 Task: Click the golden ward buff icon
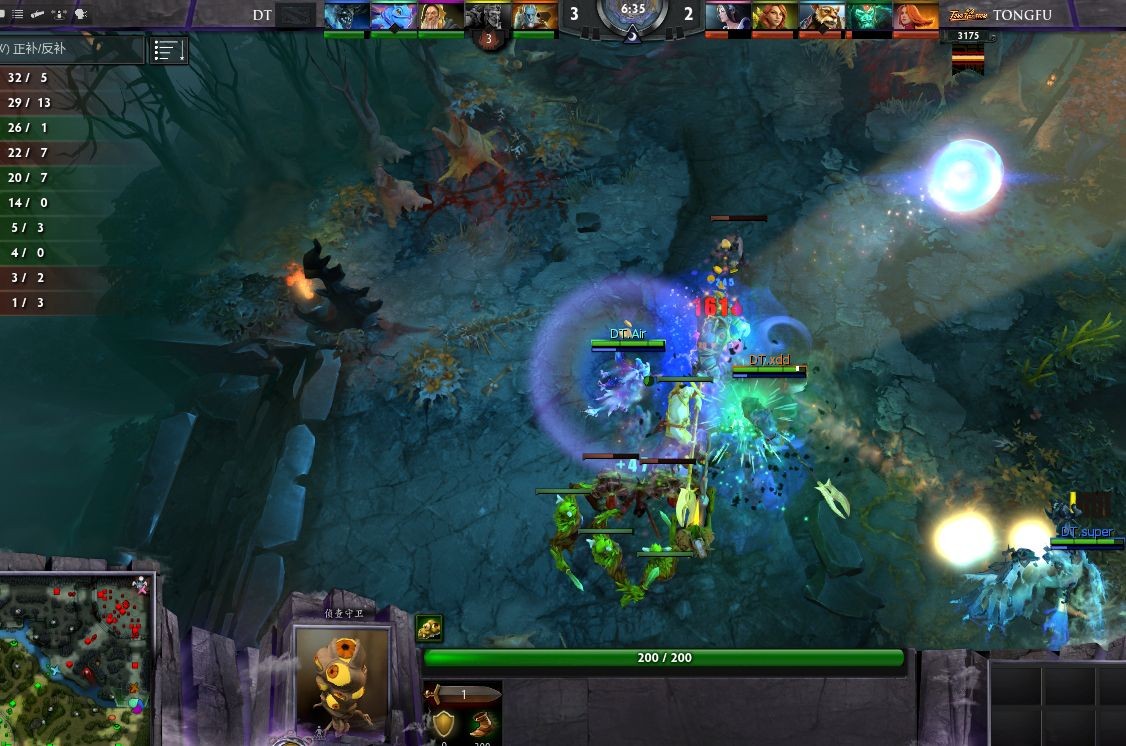pyautogui.click(x=429, y=628)
